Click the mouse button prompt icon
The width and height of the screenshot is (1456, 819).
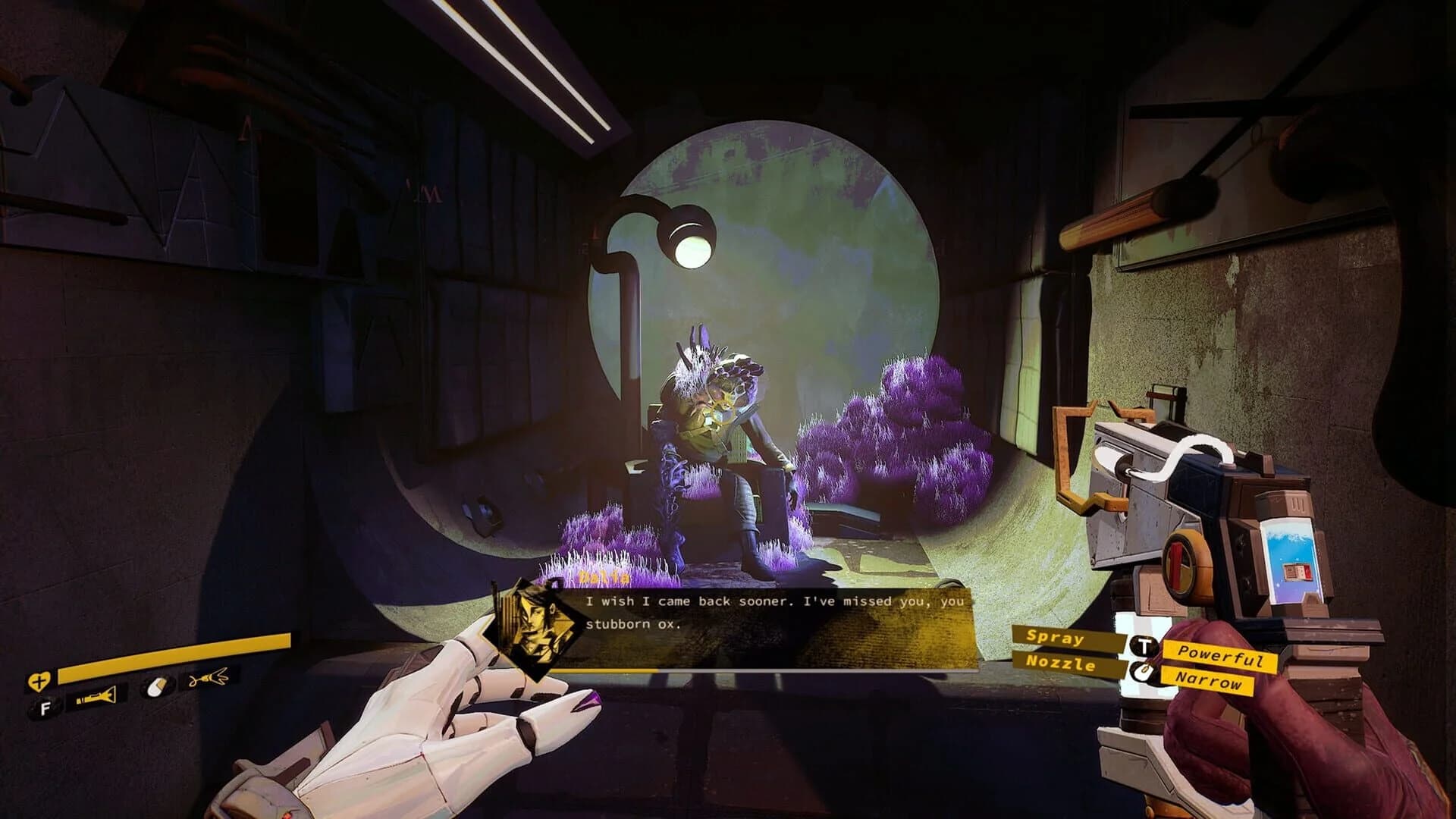pyautogui.click(x=1143, y=672)
